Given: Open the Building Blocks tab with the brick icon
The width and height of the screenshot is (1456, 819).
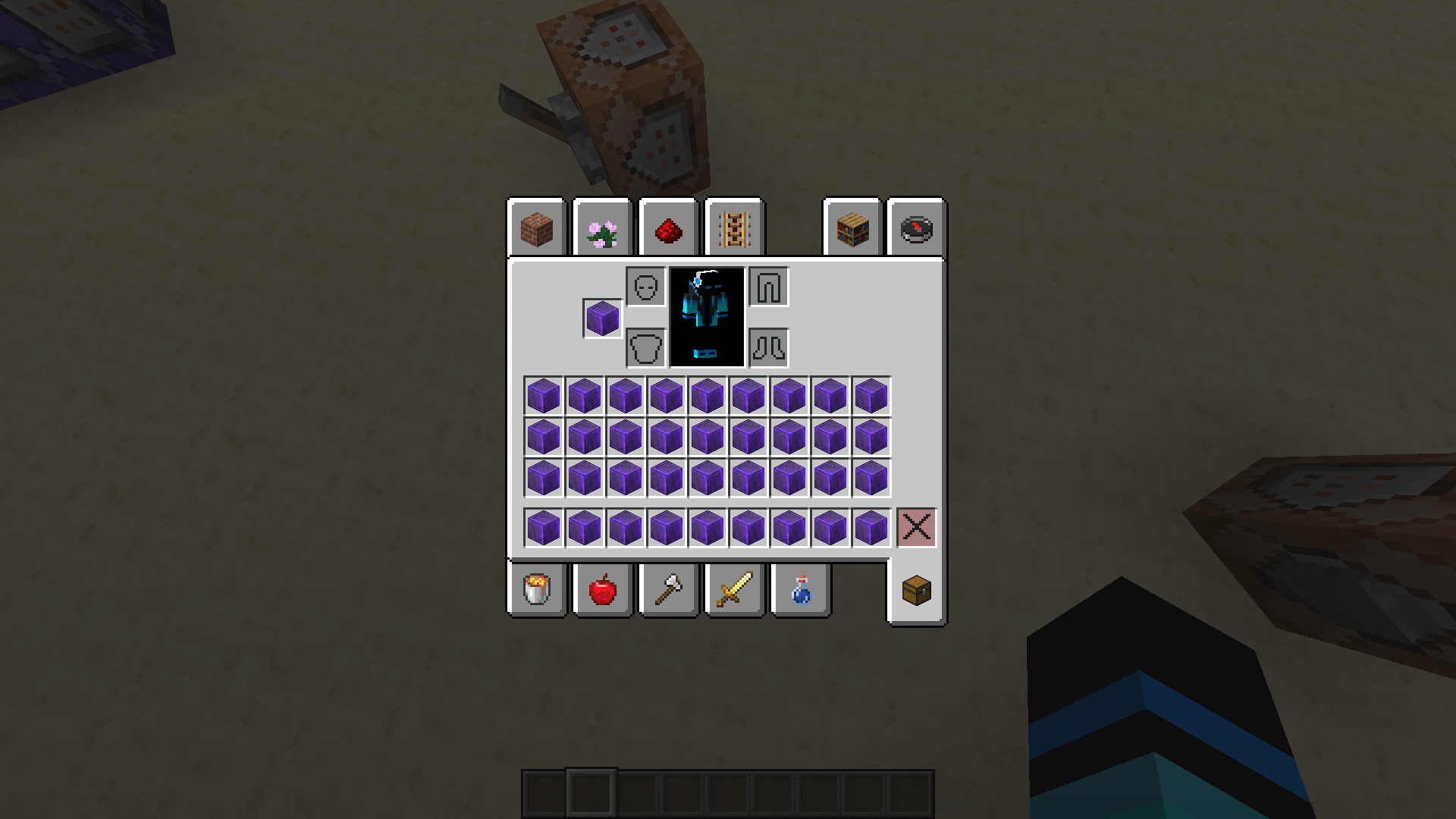Looking at the screenshot, I should pos(537,228).
